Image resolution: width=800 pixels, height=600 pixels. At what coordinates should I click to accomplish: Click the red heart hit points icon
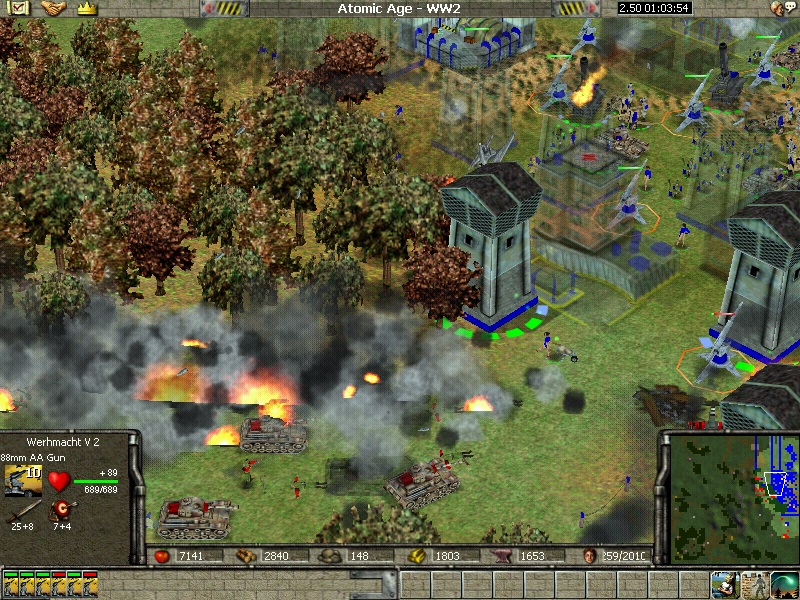pyautogui.click(x=60, y=482)
